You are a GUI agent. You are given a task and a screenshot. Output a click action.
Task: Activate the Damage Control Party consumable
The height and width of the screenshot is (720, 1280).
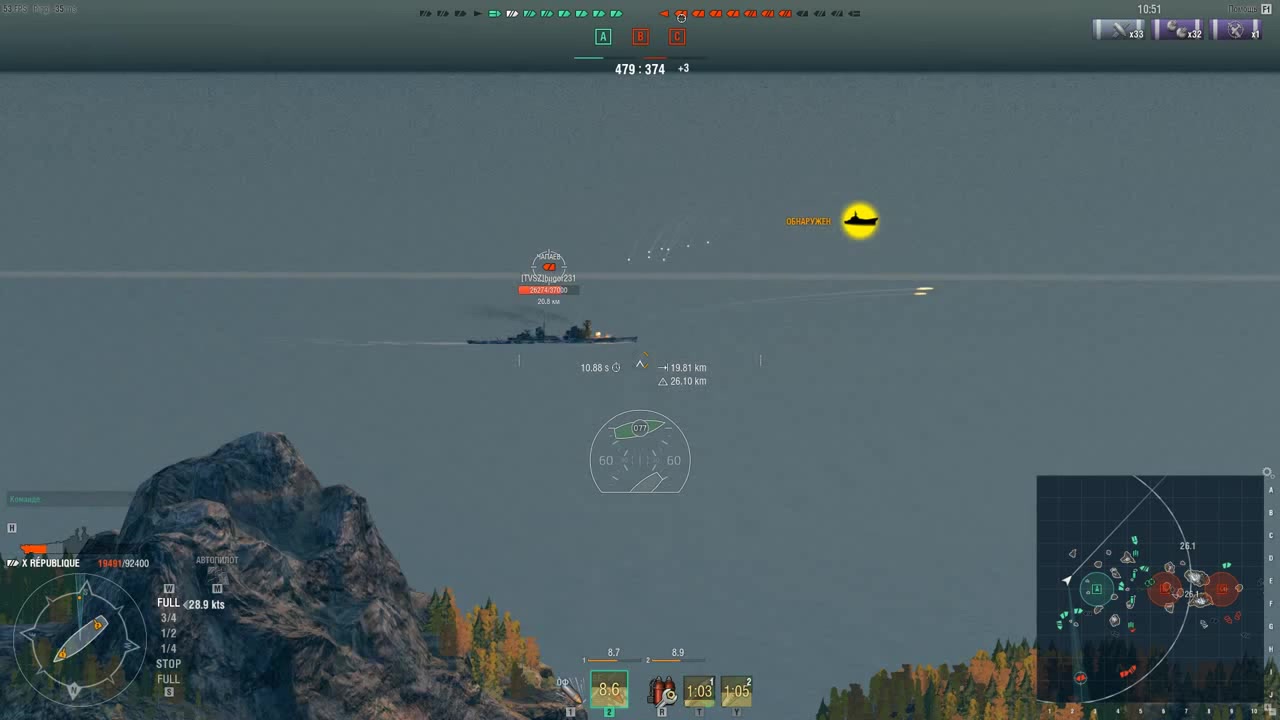[661, 691]
